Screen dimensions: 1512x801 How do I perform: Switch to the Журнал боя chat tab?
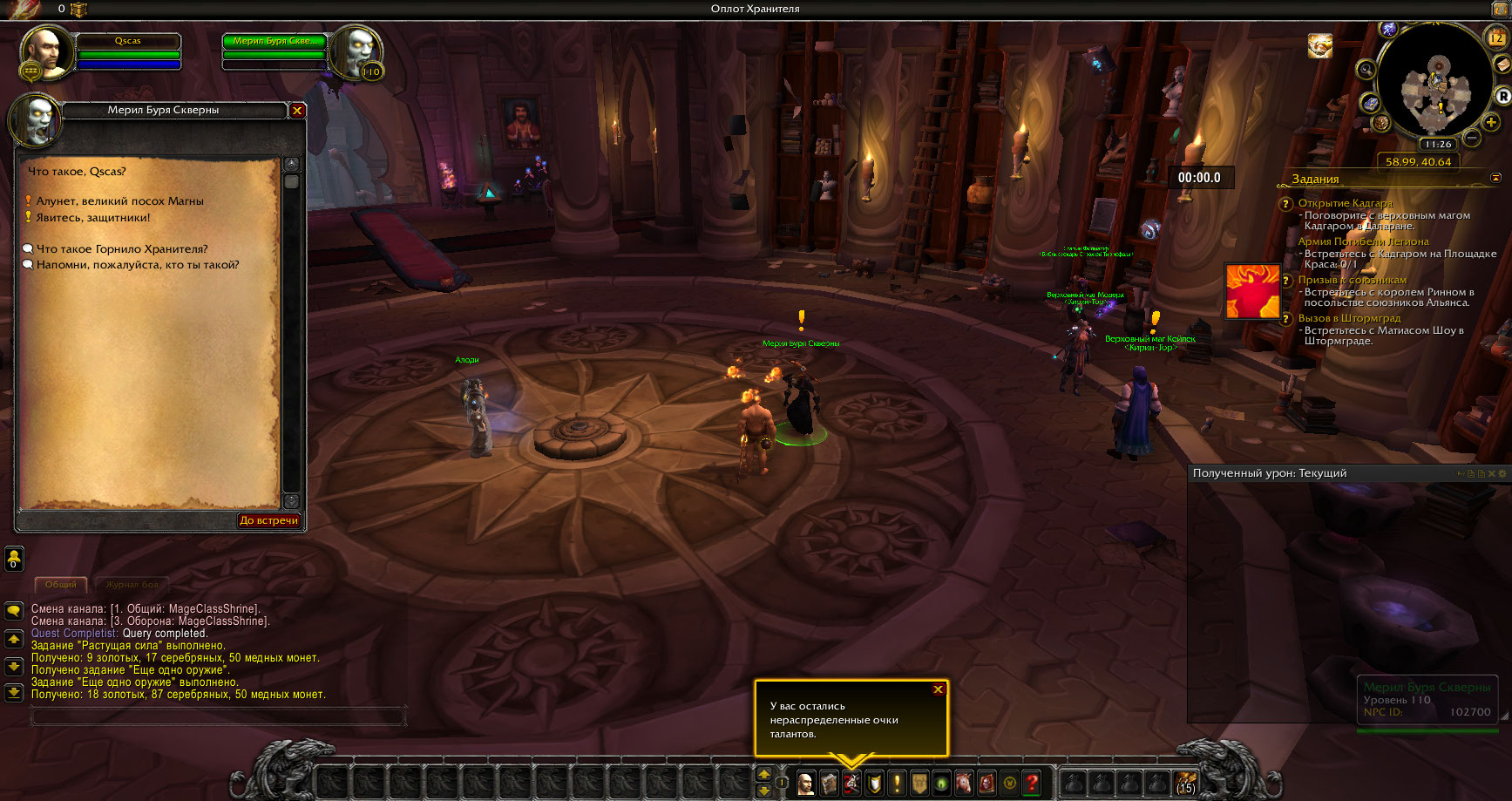[x=132, y=585]
